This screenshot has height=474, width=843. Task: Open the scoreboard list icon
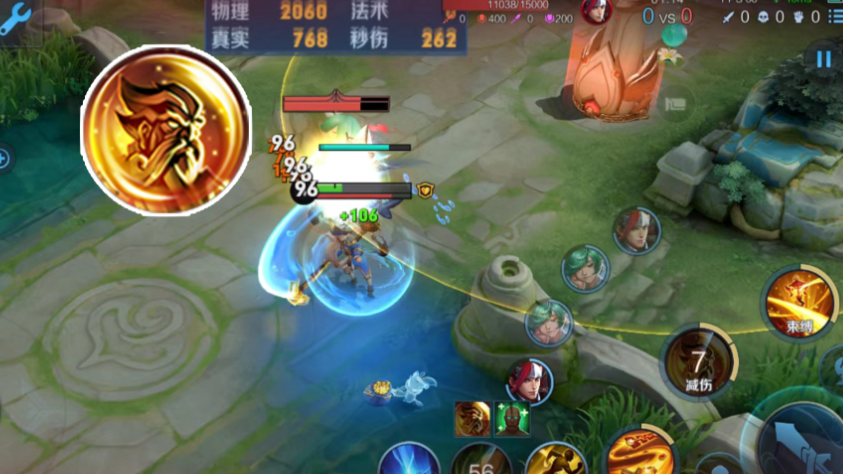pos(835,17)
